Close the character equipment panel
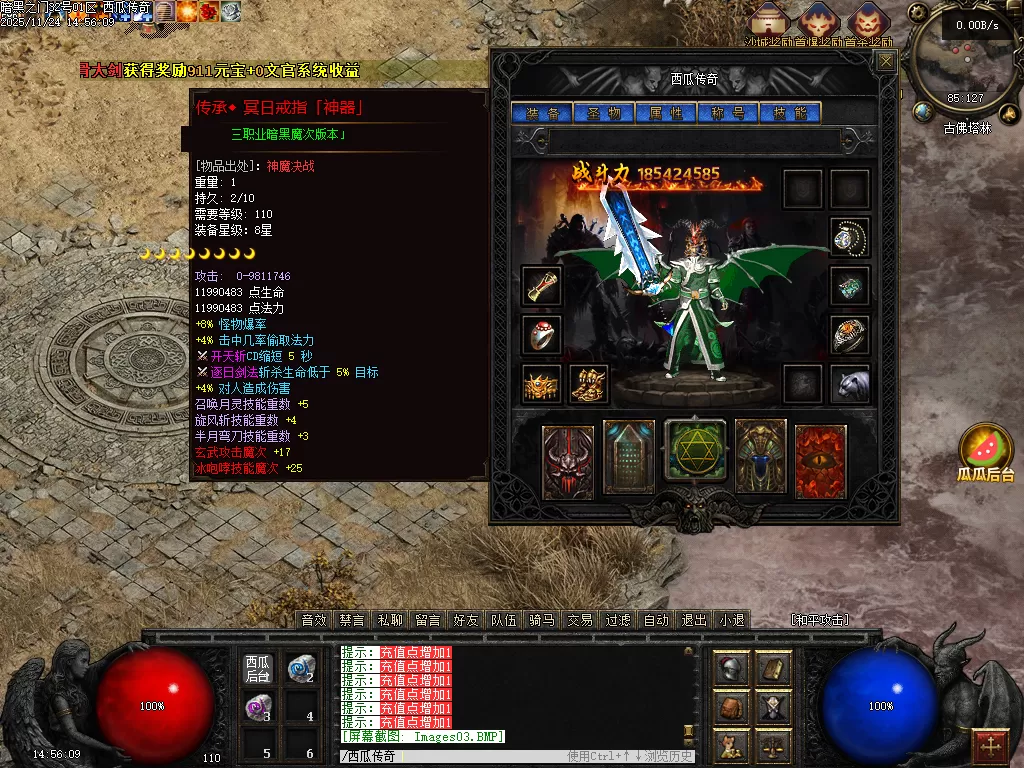Image resolution: width=1024 pixels, height=768 pixels. click(886, 62)
